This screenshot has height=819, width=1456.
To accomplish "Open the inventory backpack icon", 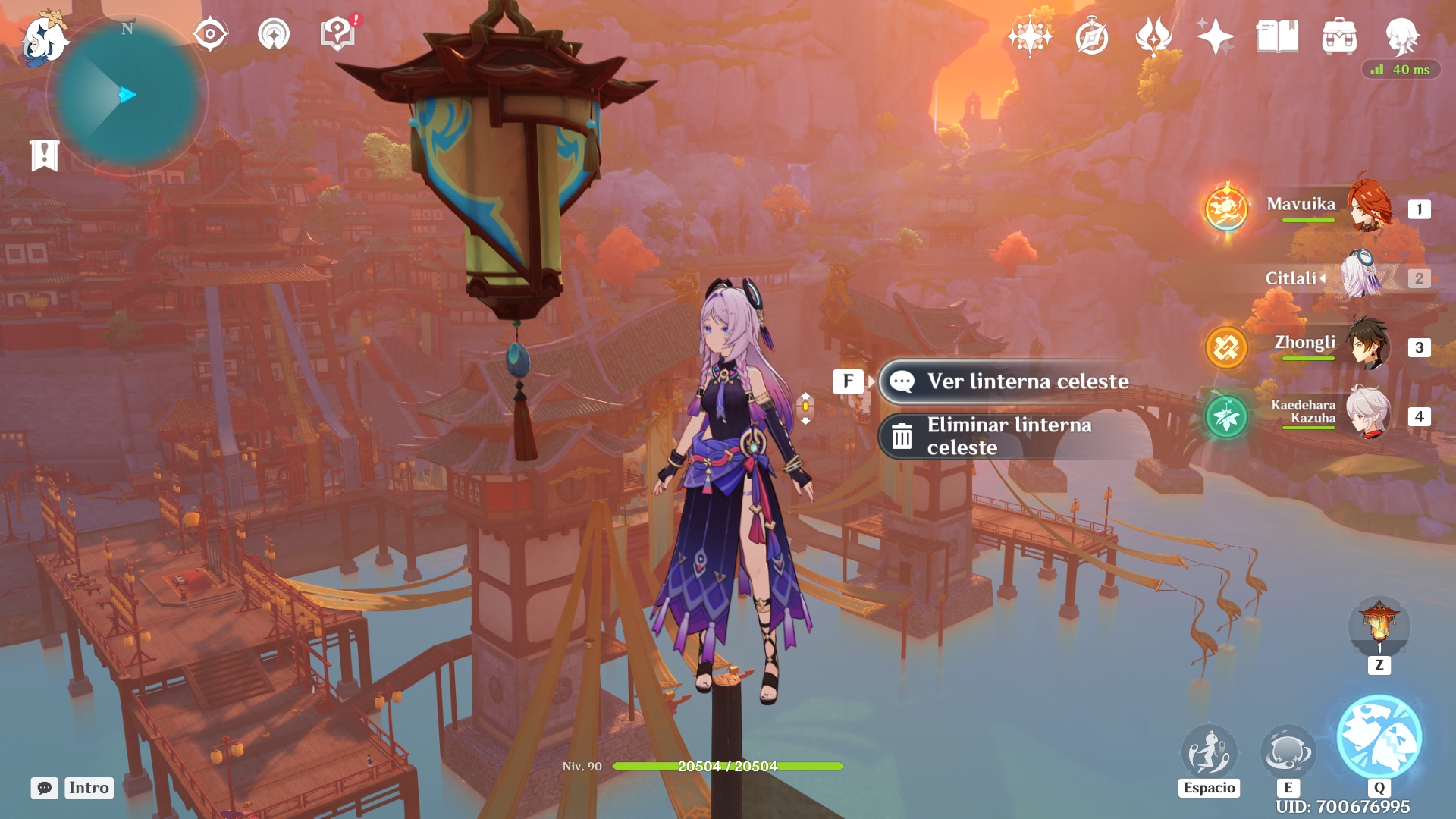I will pyautogui.click(x=1339, y=36).
